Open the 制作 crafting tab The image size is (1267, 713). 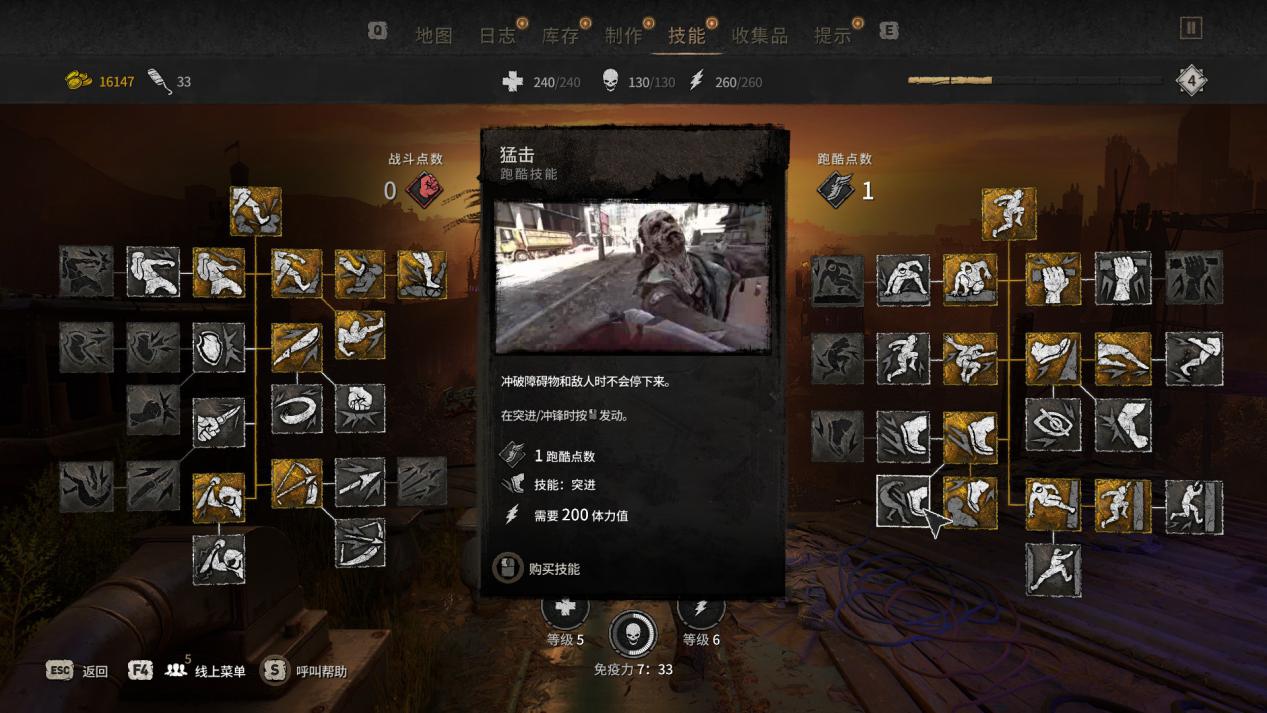click(x=623, y=35)
